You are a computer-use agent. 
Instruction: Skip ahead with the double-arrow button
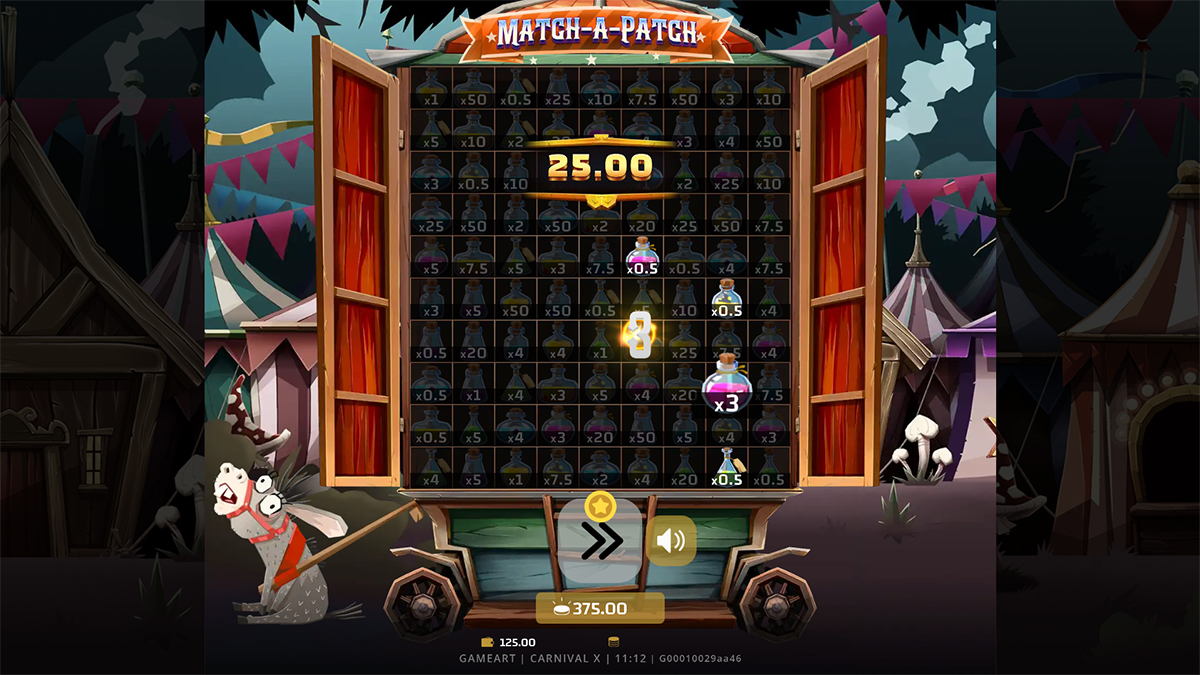click(600, 541)
